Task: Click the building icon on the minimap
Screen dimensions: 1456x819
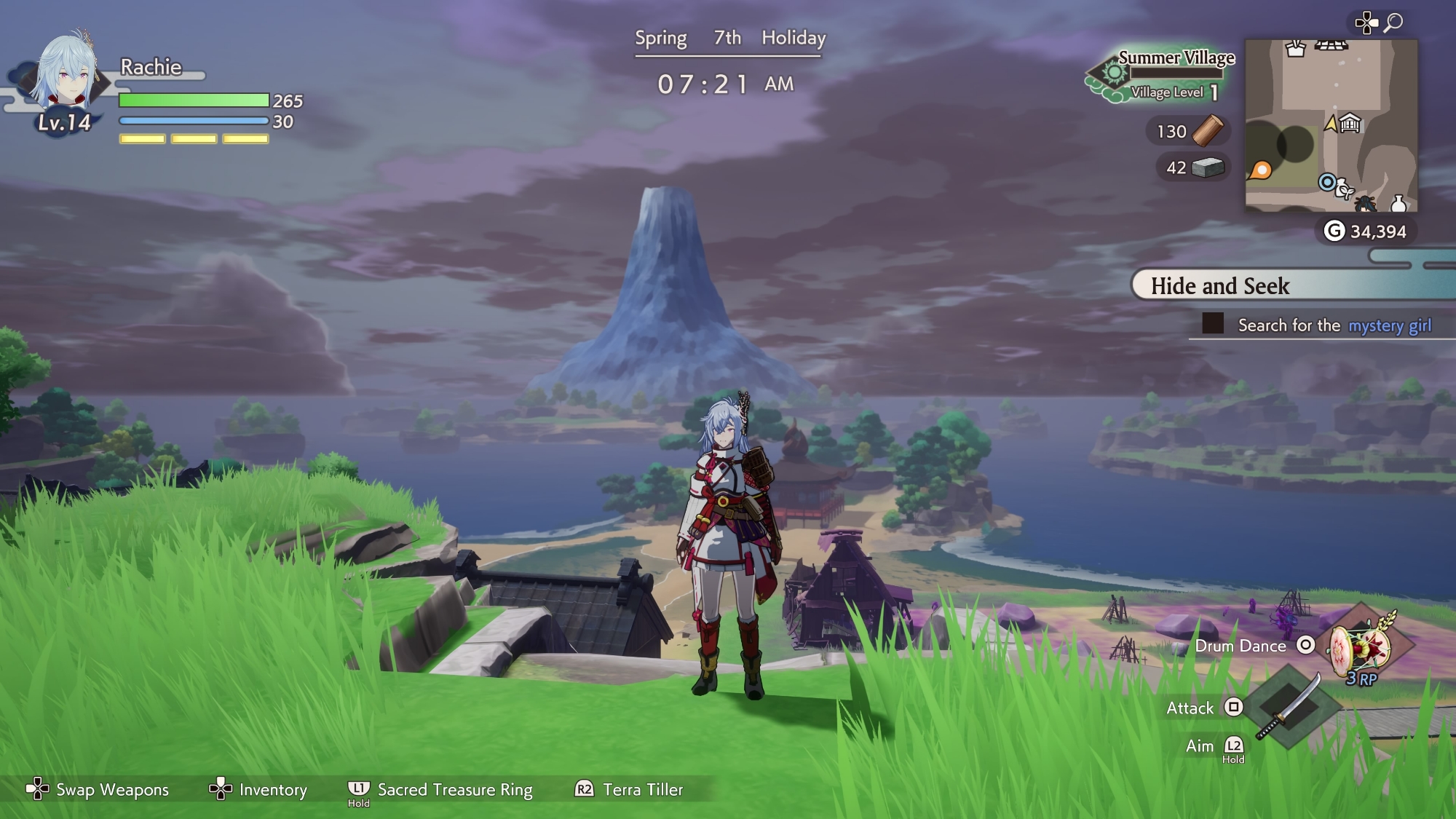Action: 1350,124
